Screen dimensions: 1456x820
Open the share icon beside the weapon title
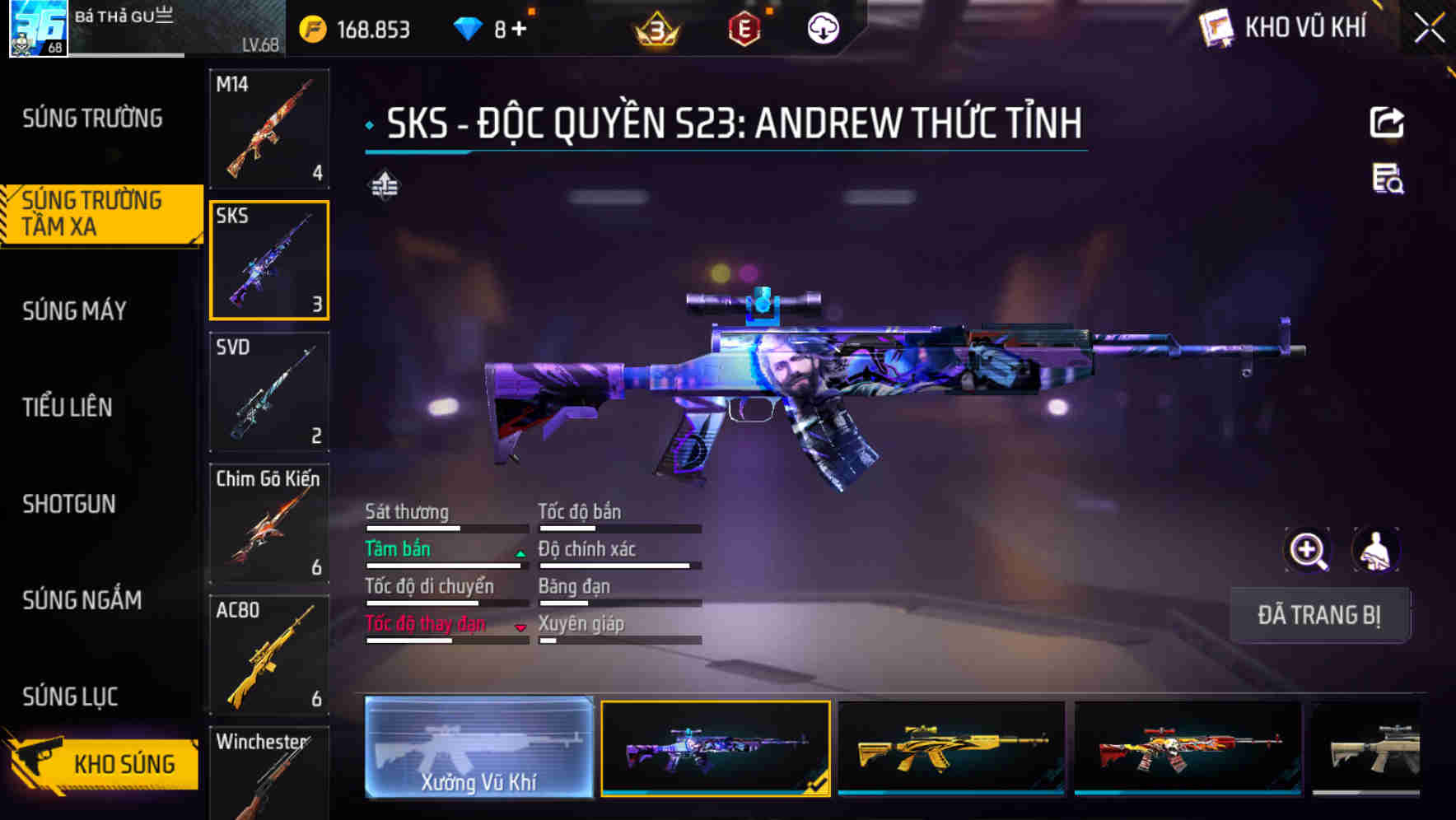[x=1387, y=122]
